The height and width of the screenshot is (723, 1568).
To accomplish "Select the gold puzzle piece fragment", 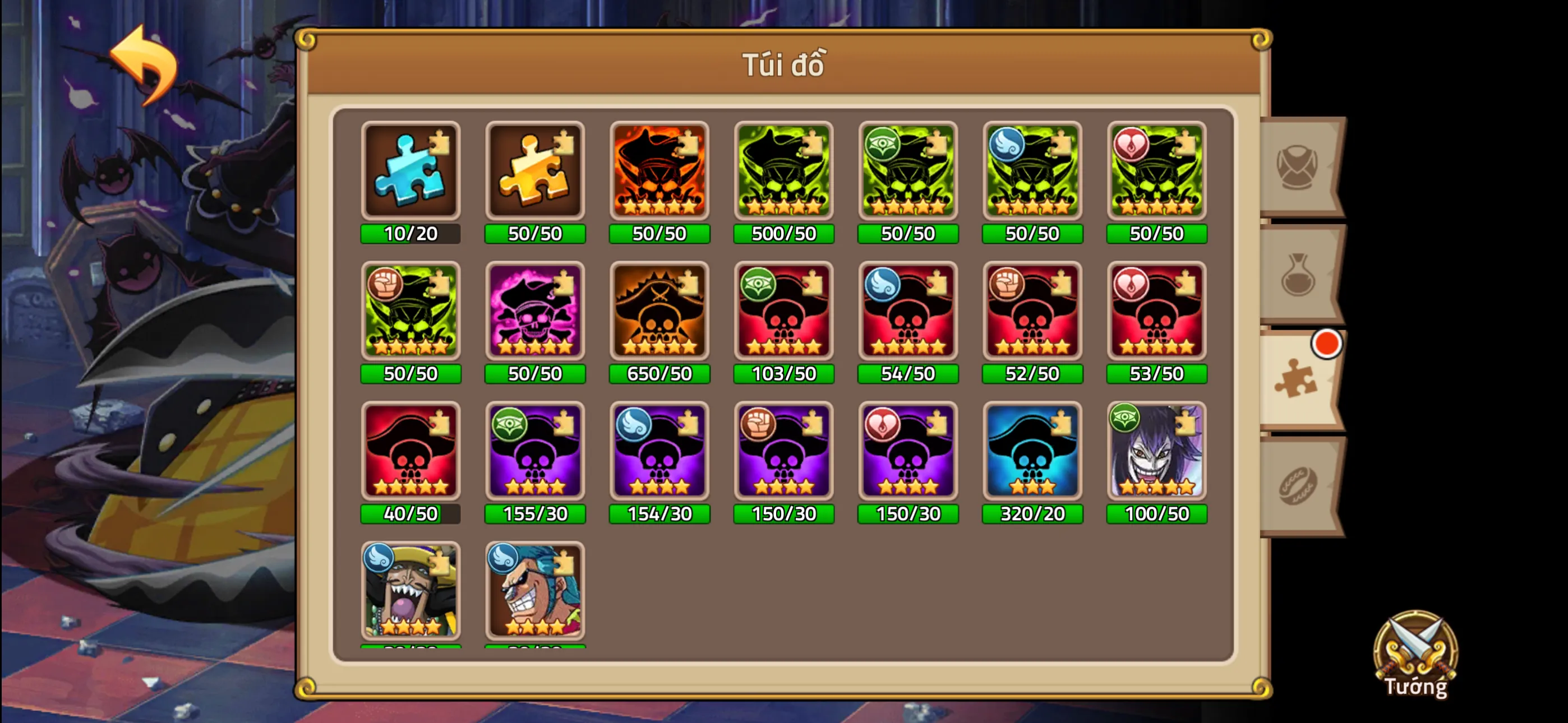I will (535, 172).
